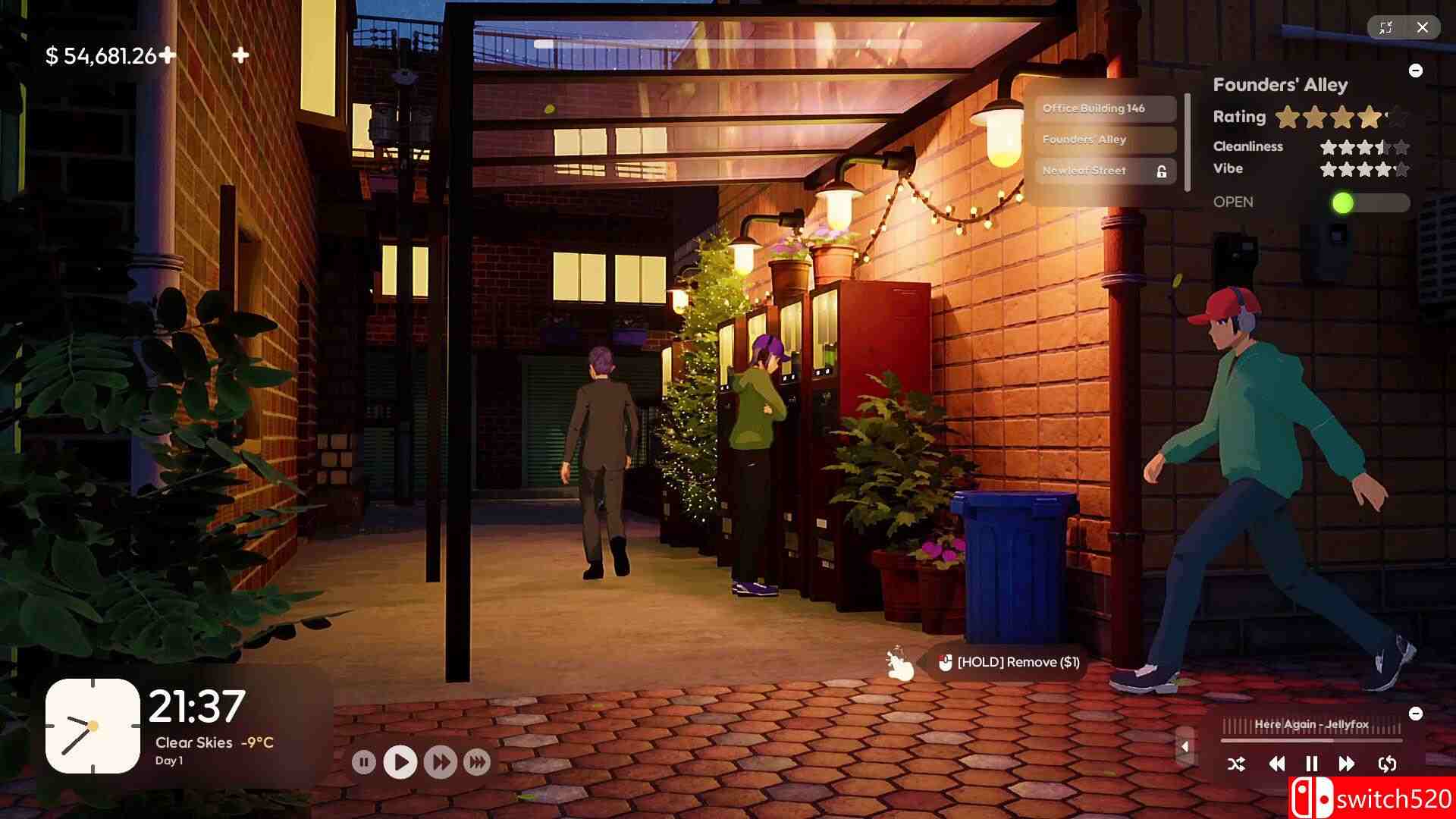Activate fastest game speed icon
Screen dimensions: 1456x819
click(x=477, y=762)
